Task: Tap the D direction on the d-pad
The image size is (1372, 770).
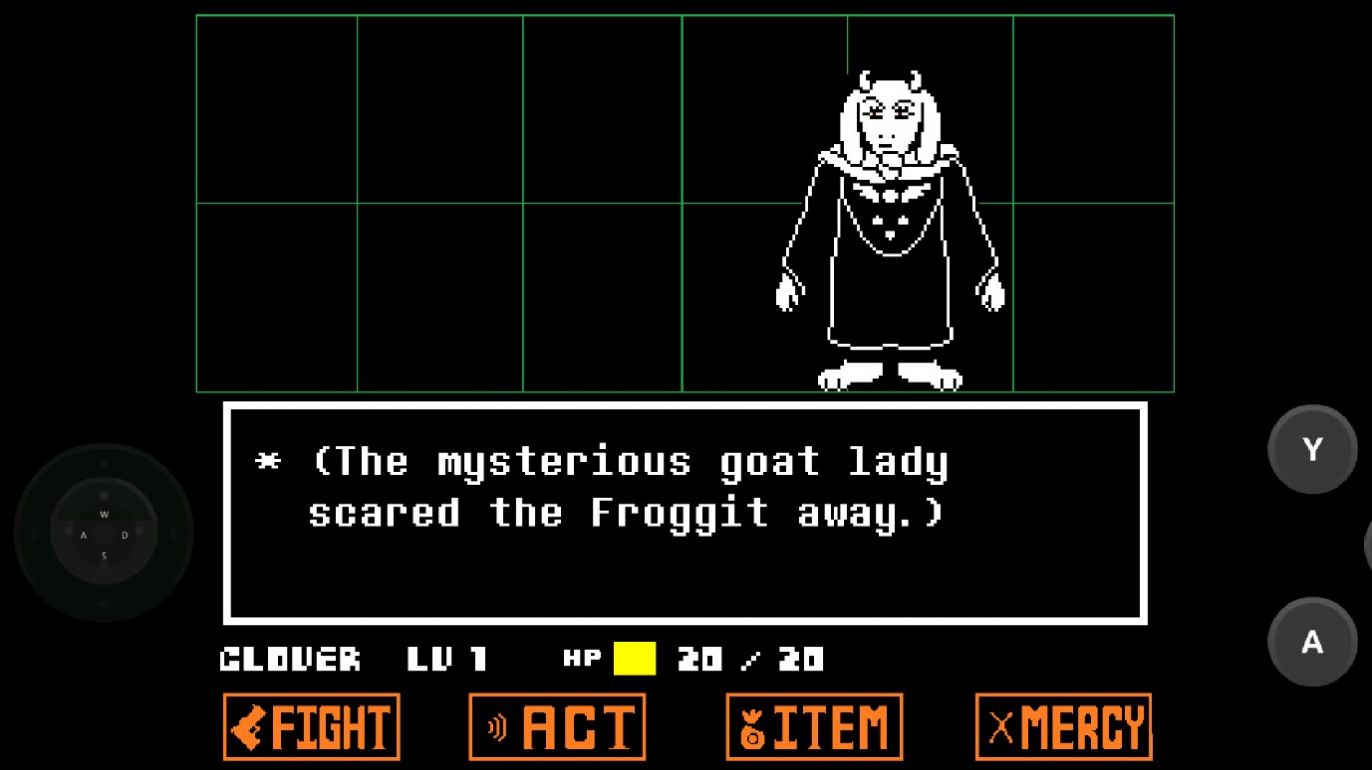Action: click(126, 535)
